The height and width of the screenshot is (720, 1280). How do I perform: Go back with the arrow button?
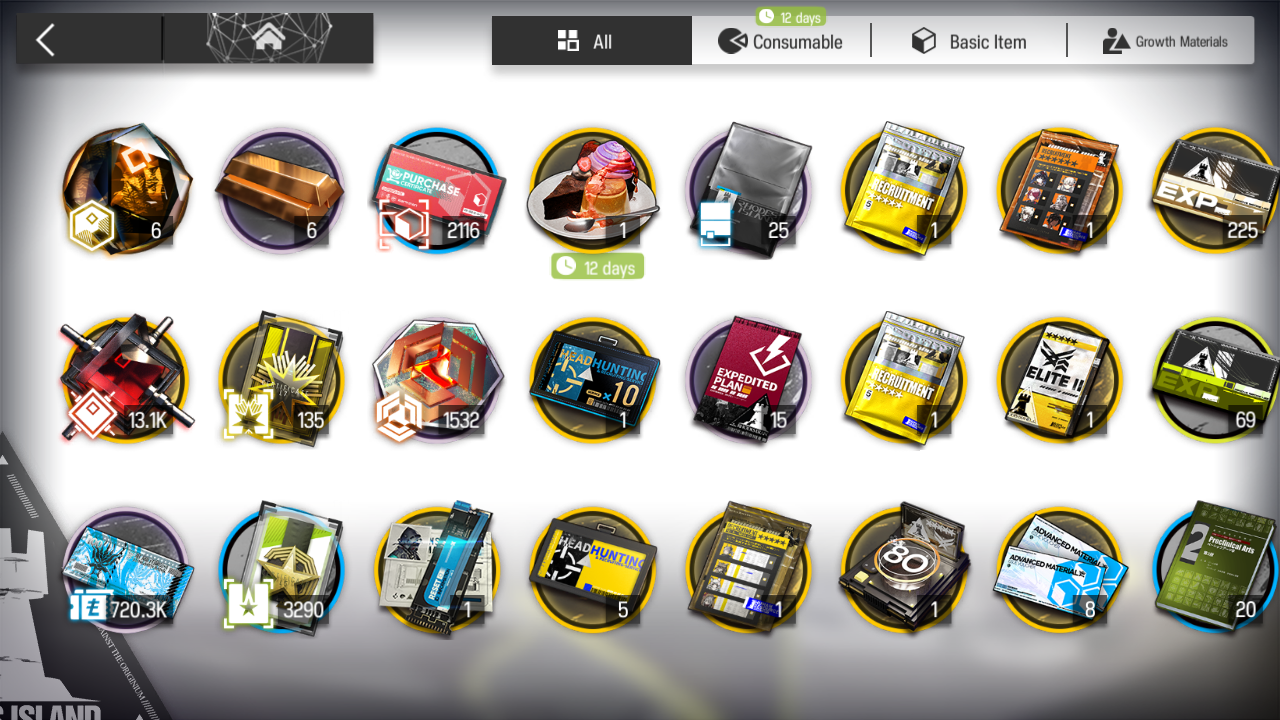pos(46,40)
